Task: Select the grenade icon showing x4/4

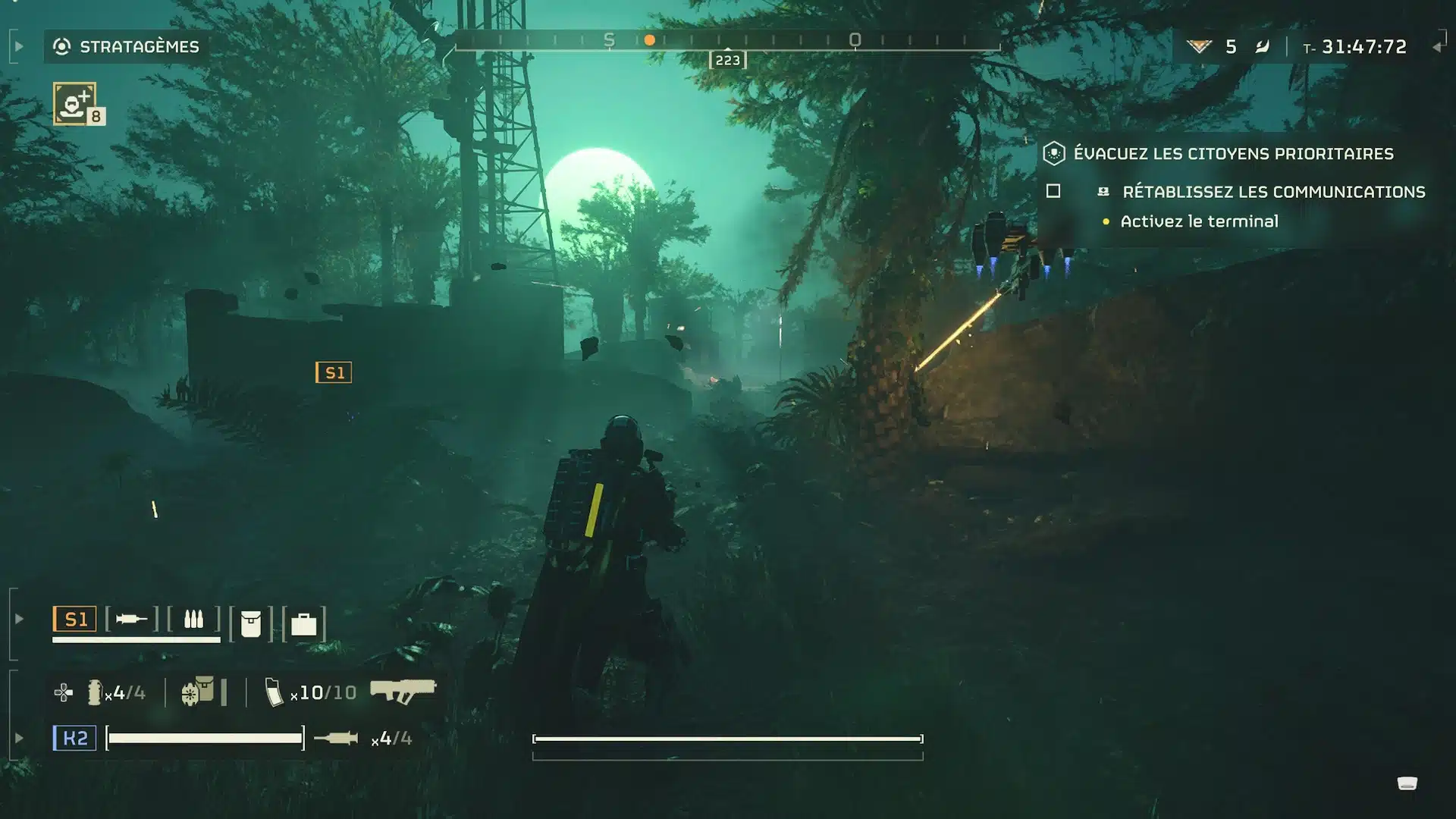Action: pos(94,692)
